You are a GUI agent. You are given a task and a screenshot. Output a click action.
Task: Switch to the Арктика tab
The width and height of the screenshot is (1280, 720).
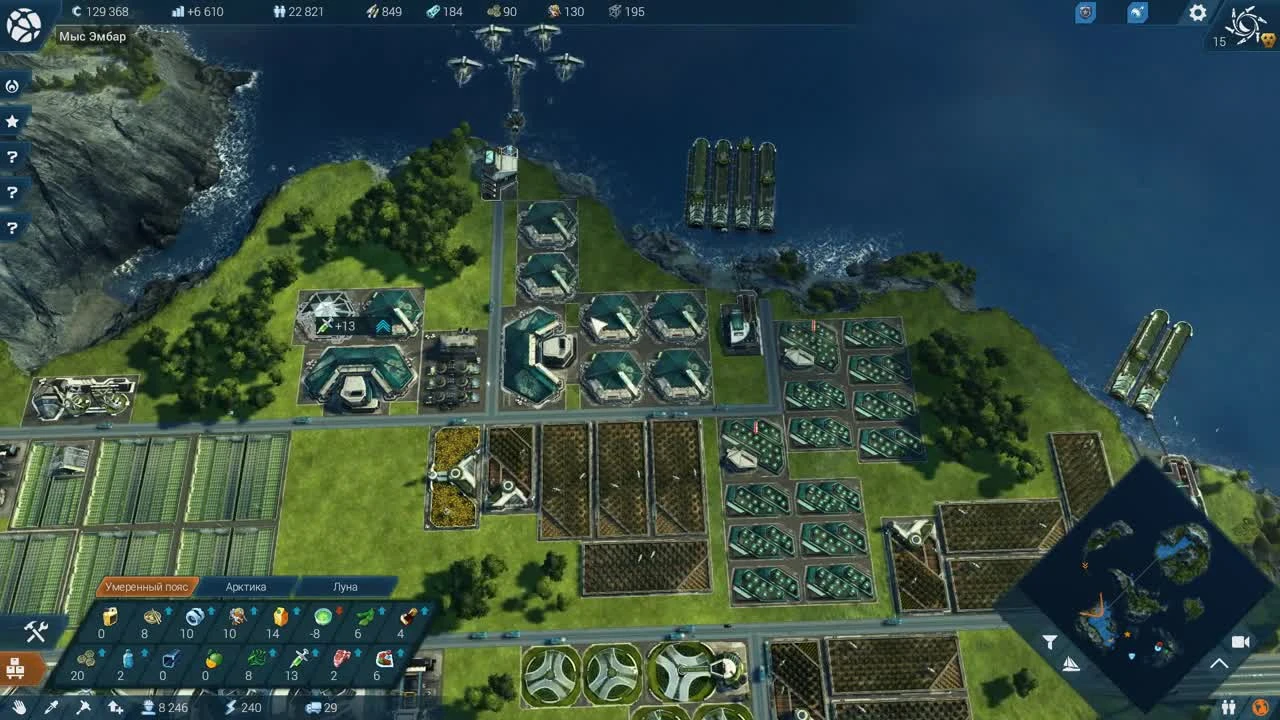pyautogui.click(x=244, y=586)
